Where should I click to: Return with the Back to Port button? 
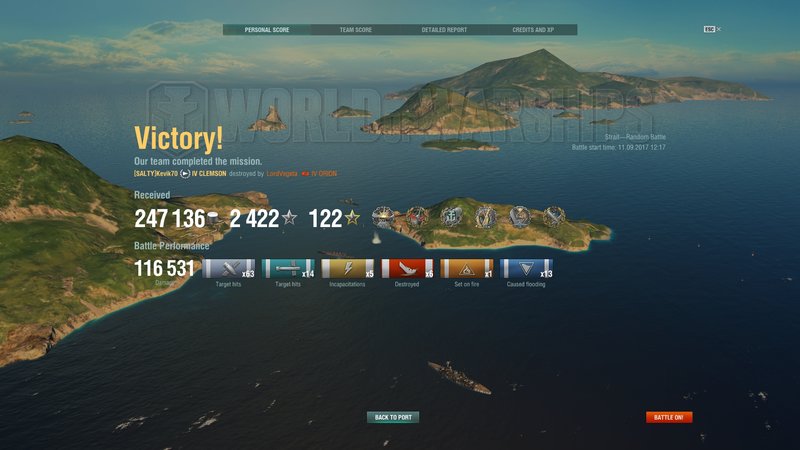click(393, 417)
